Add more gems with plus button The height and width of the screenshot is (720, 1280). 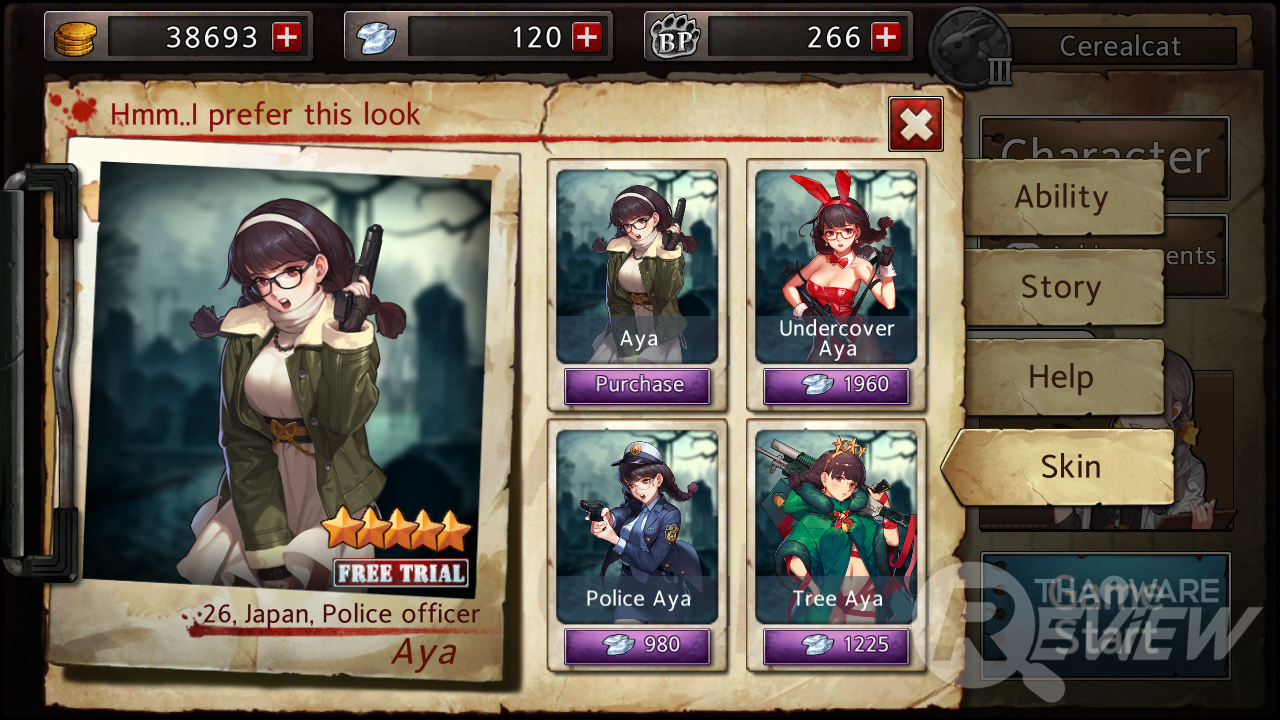pyautogui.click(x=587, y=38)
